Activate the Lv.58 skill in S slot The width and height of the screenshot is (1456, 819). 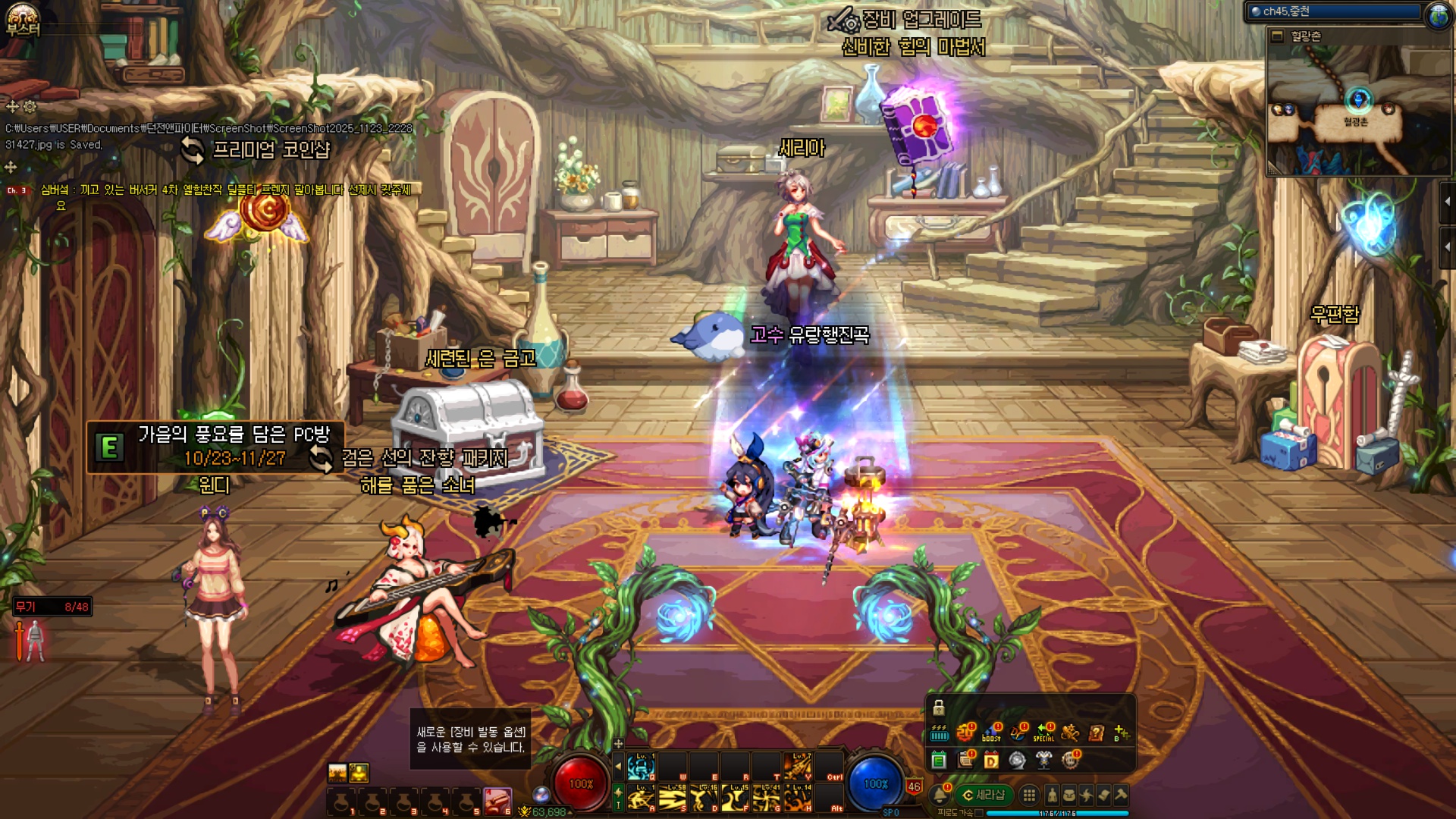click(x=672, y=798)
